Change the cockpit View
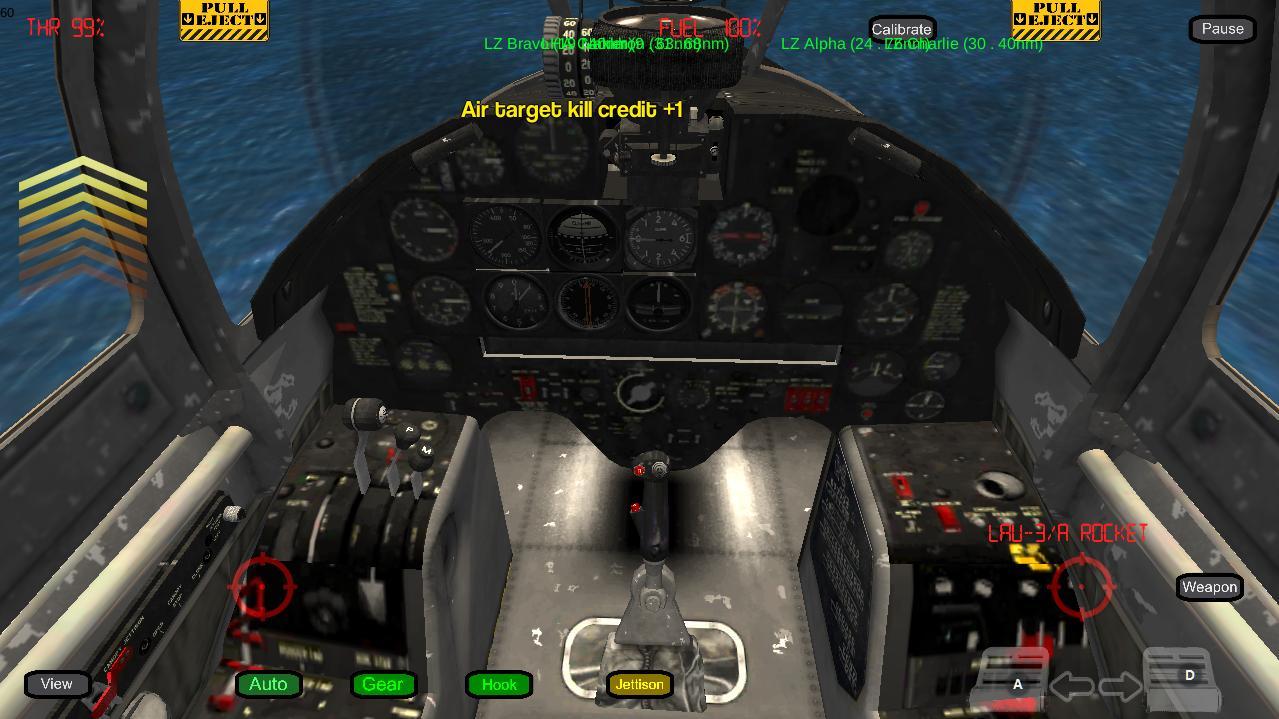 tap(57, 684)
